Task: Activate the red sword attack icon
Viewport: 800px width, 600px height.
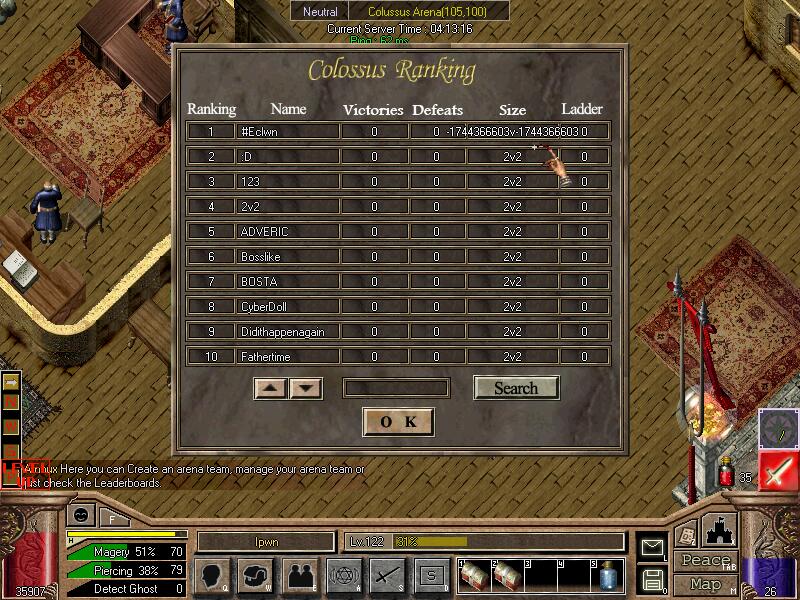Action: click(x=778, y=470)
